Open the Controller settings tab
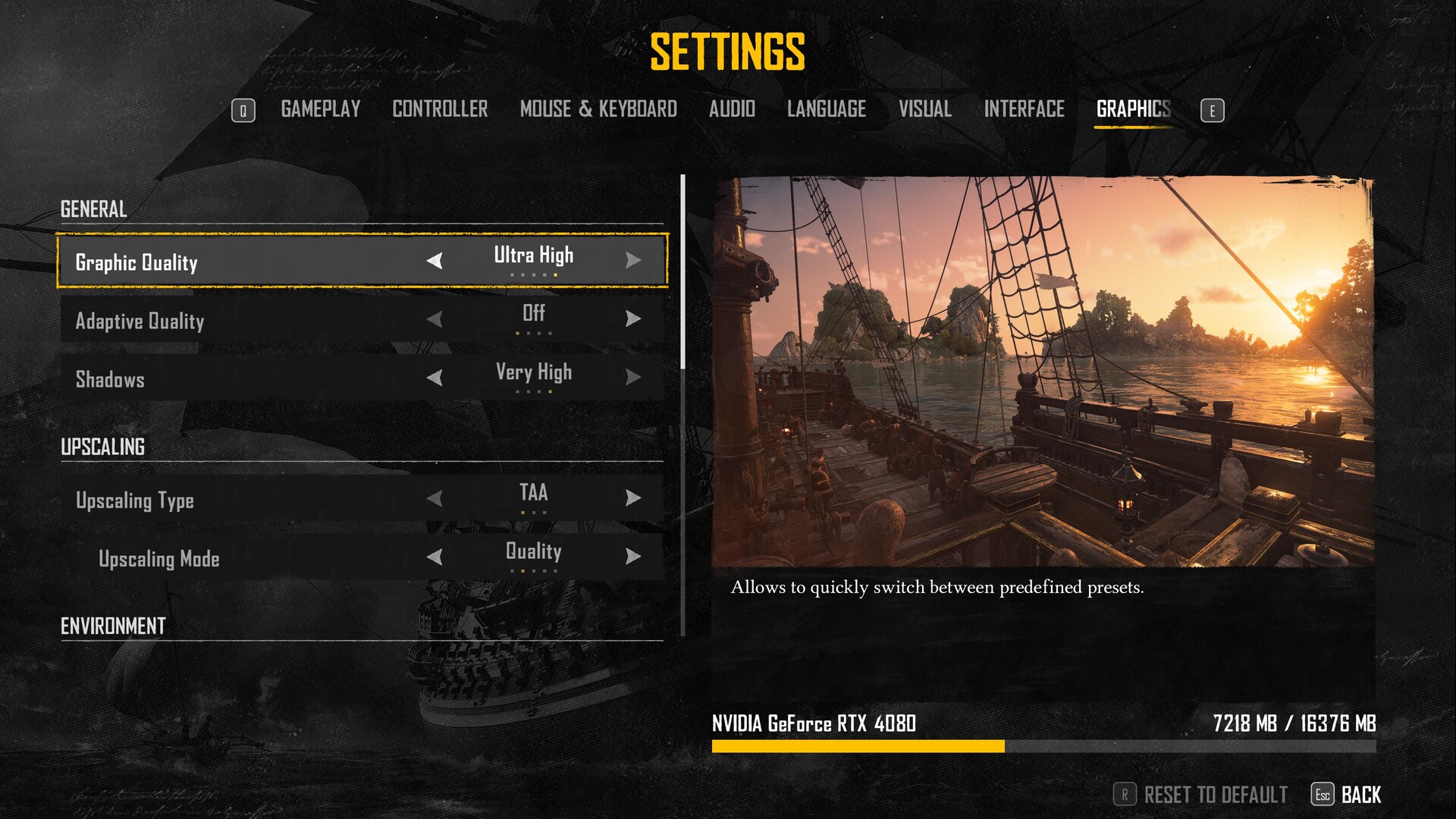 pyautogui.click(x=440, y=110)
